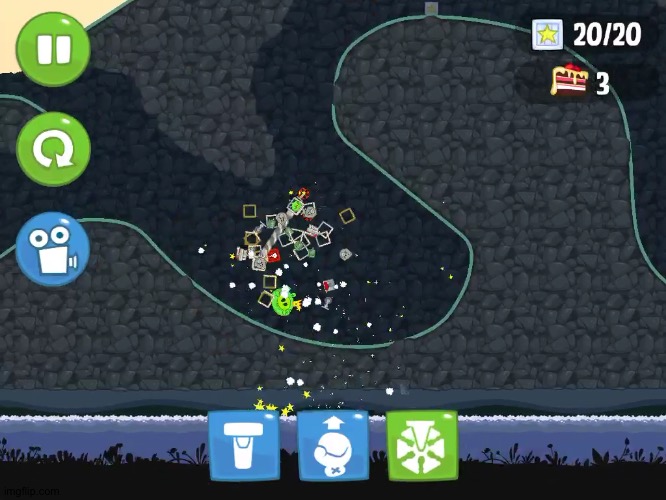Activate the green fan engine button
The width and height of the screenshot is (666, 500).
click(x=421, y=445)
